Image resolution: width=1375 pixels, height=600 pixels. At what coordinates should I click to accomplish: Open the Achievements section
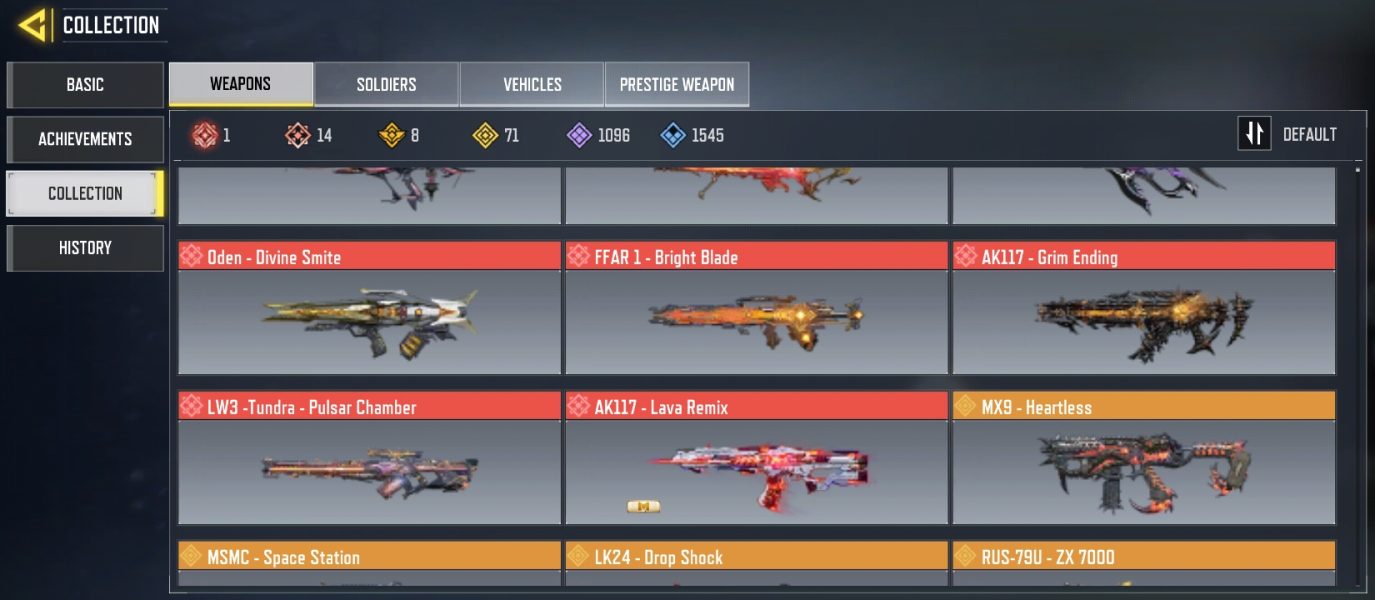[85, 139]
